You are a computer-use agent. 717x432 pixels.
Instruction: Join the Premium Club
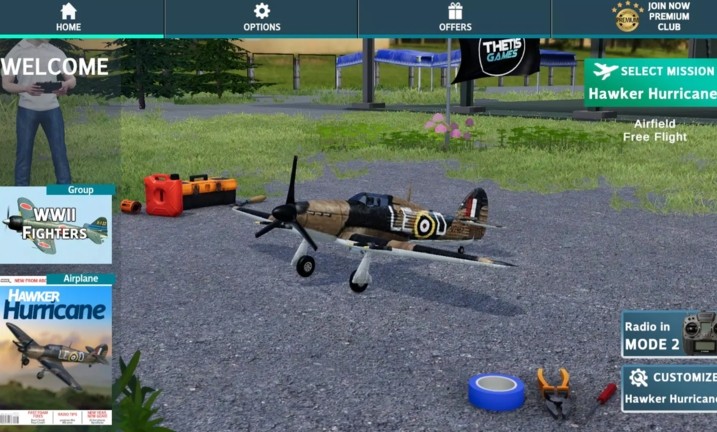pos(651,17)
